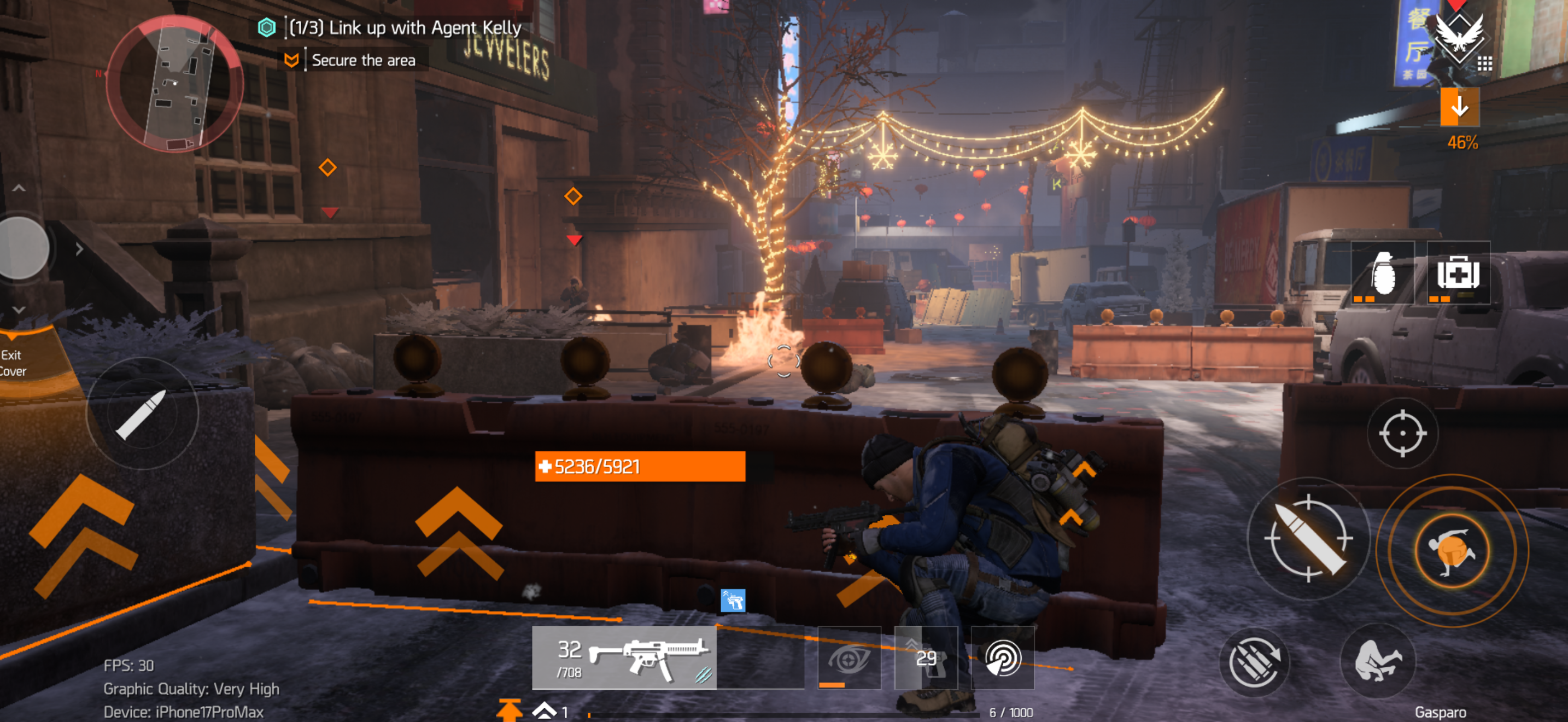1568x722 pixels.
Task: Fire using the left bullet button
Action: tap(143, 413)
